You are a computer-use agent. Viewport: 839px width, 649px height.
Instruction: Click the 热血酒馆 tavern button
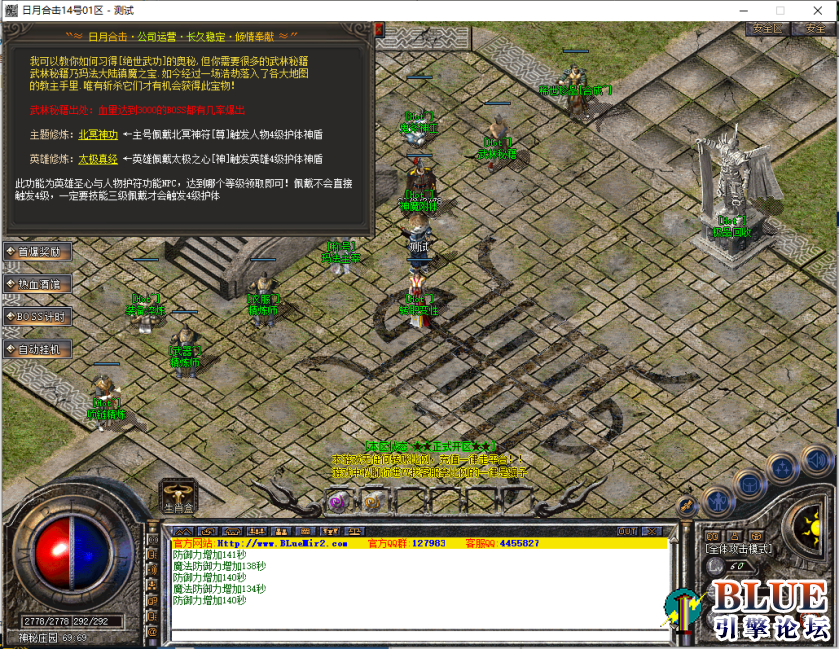click(x=38, y=284)
